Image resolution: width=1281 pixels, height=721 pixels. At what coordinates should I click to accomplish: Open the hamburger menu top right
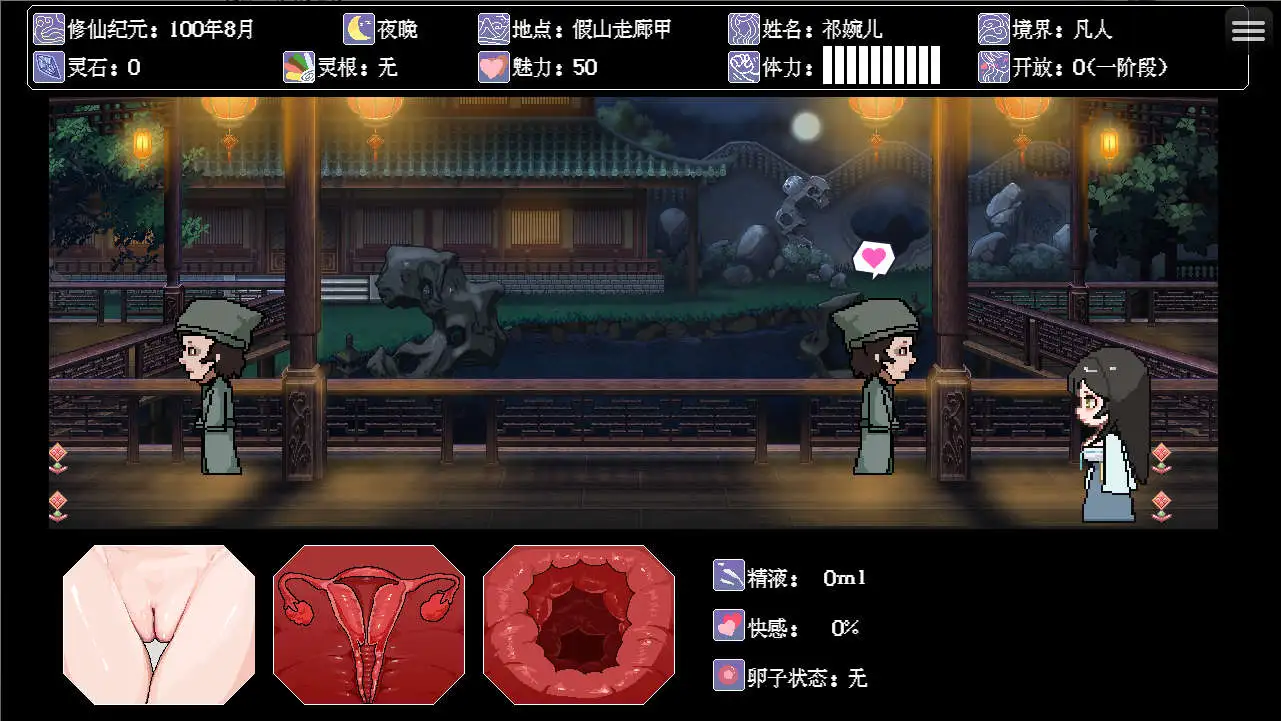1248,29
